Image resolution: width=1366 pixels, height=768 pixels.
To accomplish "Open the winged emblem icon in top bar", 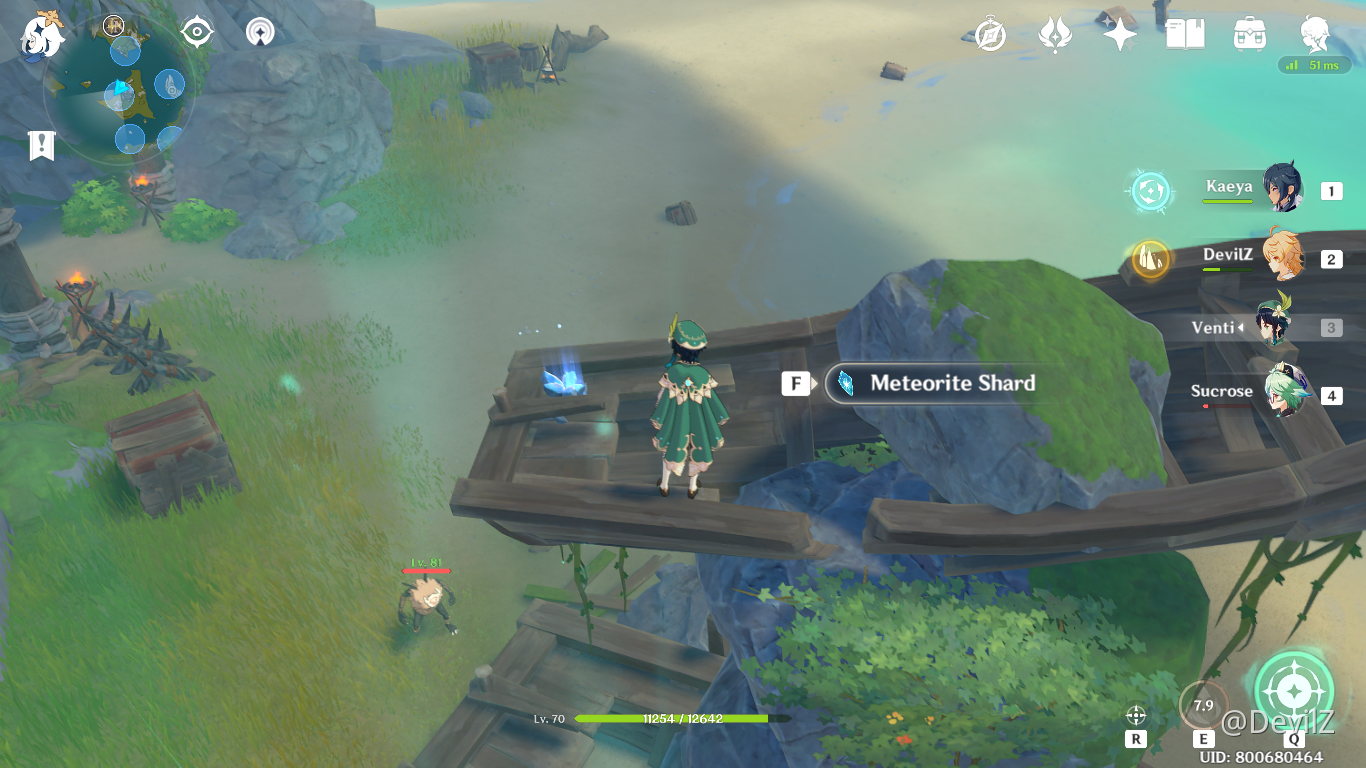I will (x=1055, y=35).
